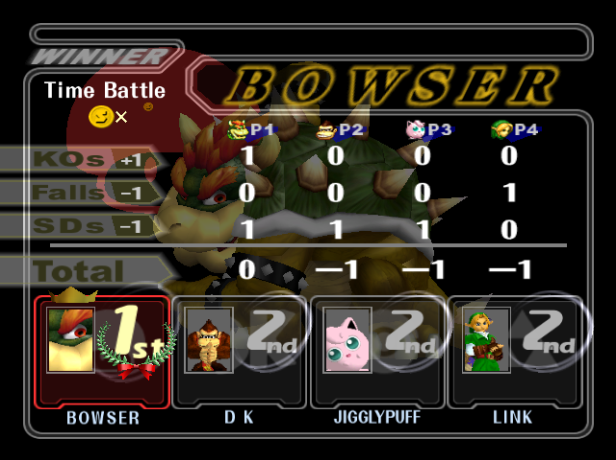Click the P2 Donkey Kong column header
The height and width of the screenshot is (460, 616).
point(338,129)
